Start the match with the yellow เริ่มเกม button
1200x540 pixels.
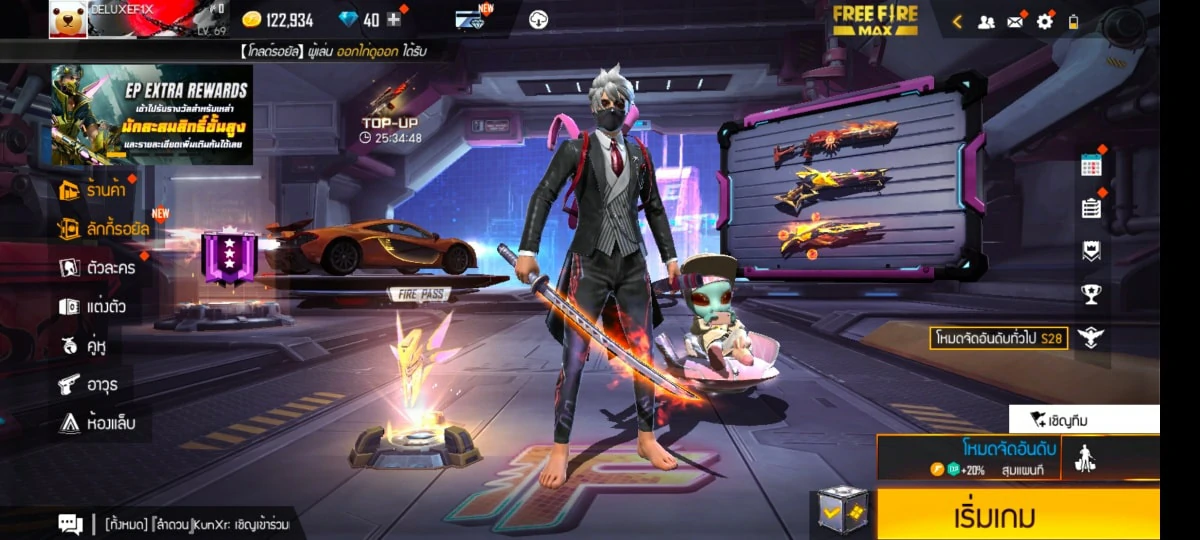click(1017, 516)
